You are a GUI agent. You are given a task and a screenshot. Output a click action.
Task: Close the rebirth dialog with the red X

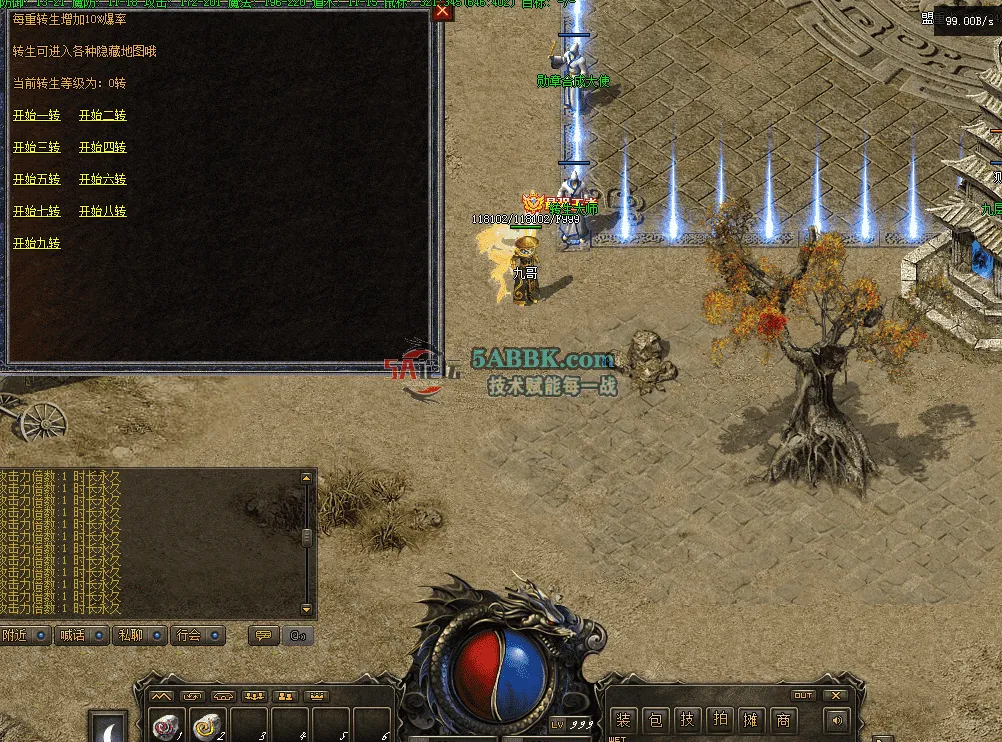click(x=442, y=11)
